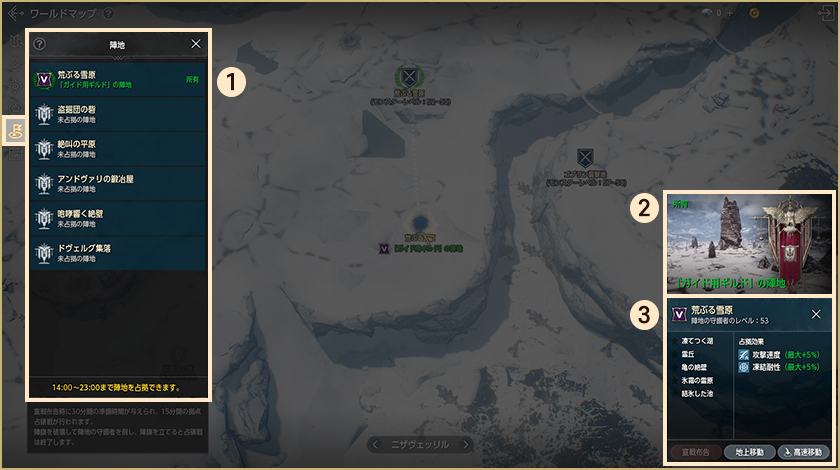Viewport: 840px width, 470px height.
Task: Select the 咆哮響く絶壁 territory row
Action: click(118, 217)
